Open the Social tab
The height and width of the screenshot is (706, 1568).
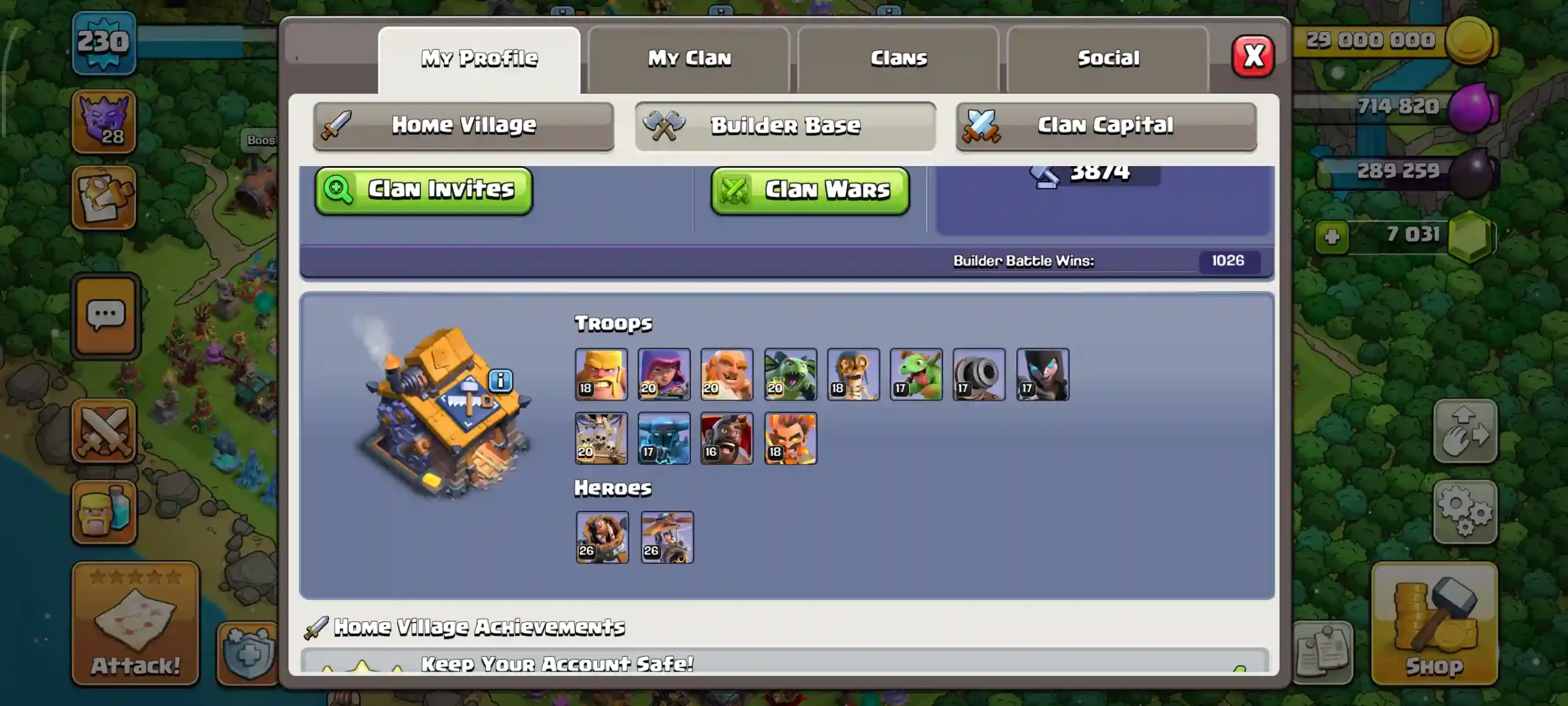(x=1108, y=57)
